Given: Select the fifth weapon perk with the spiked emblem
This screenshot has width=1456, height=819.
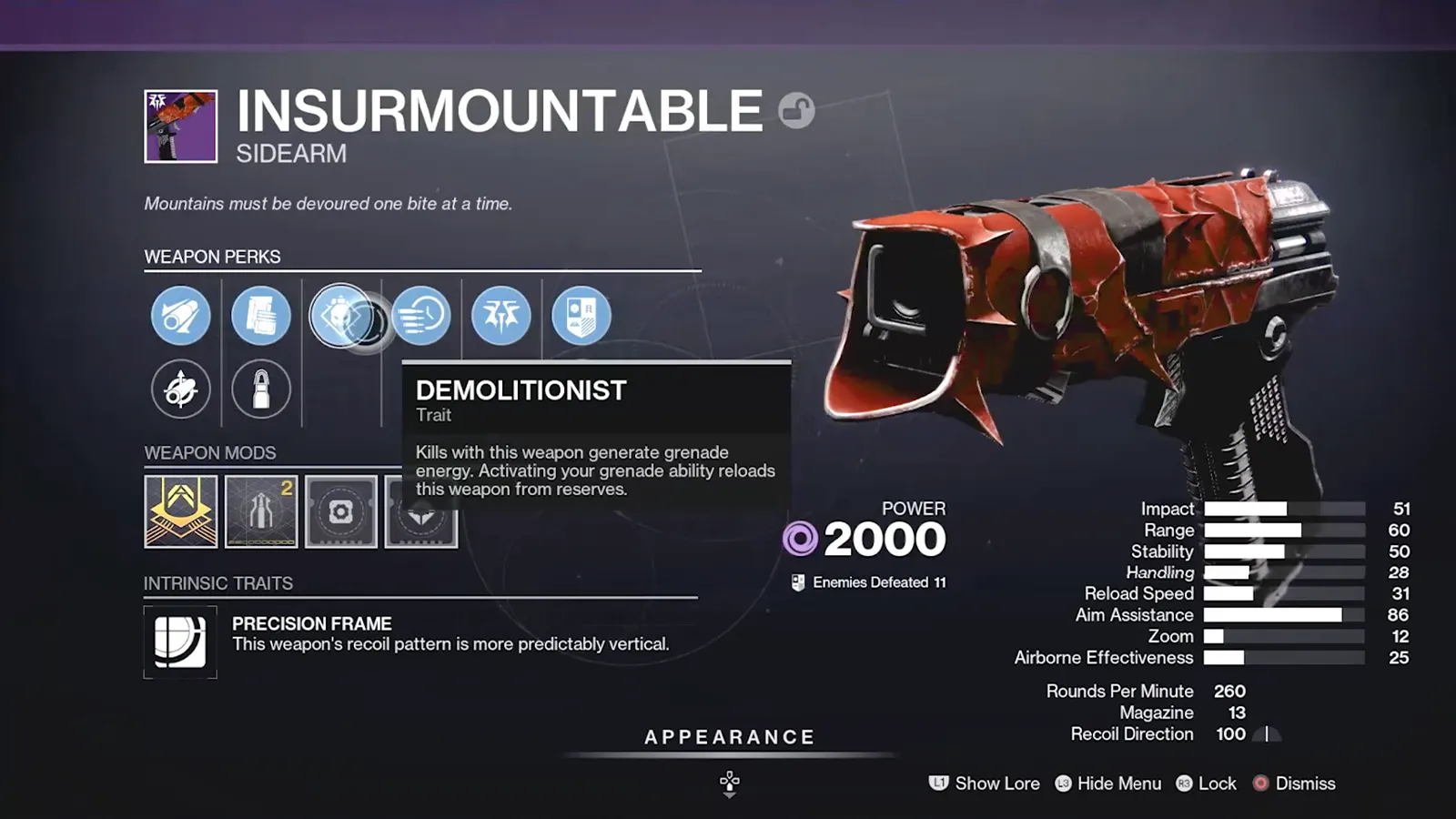Looking at the screenshot, I should point(501,314).
